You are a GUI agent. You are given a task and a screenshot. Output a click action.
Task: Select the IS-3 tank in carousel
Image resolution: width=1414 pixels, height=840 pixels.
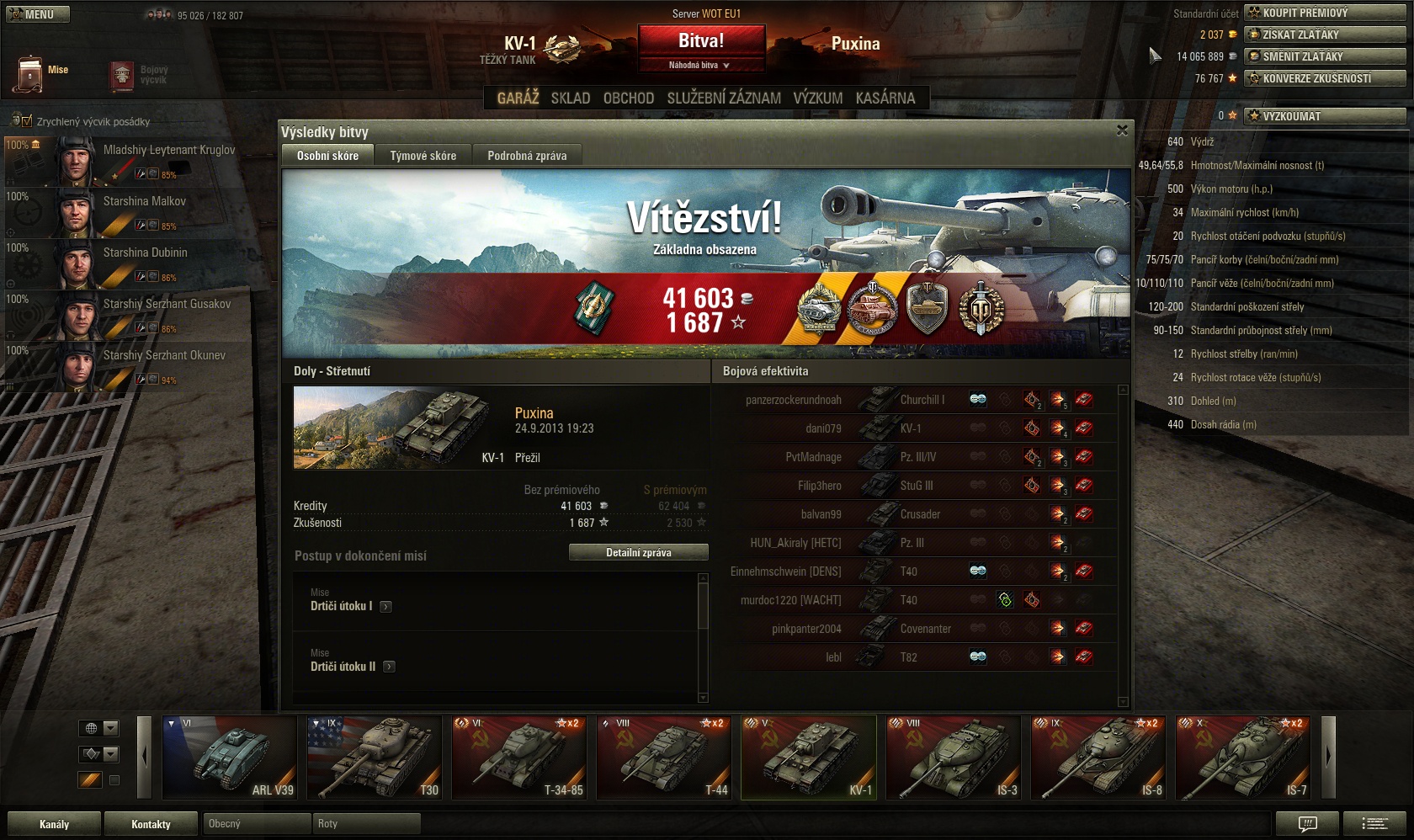pyautogui.click(x=953, y=757)
